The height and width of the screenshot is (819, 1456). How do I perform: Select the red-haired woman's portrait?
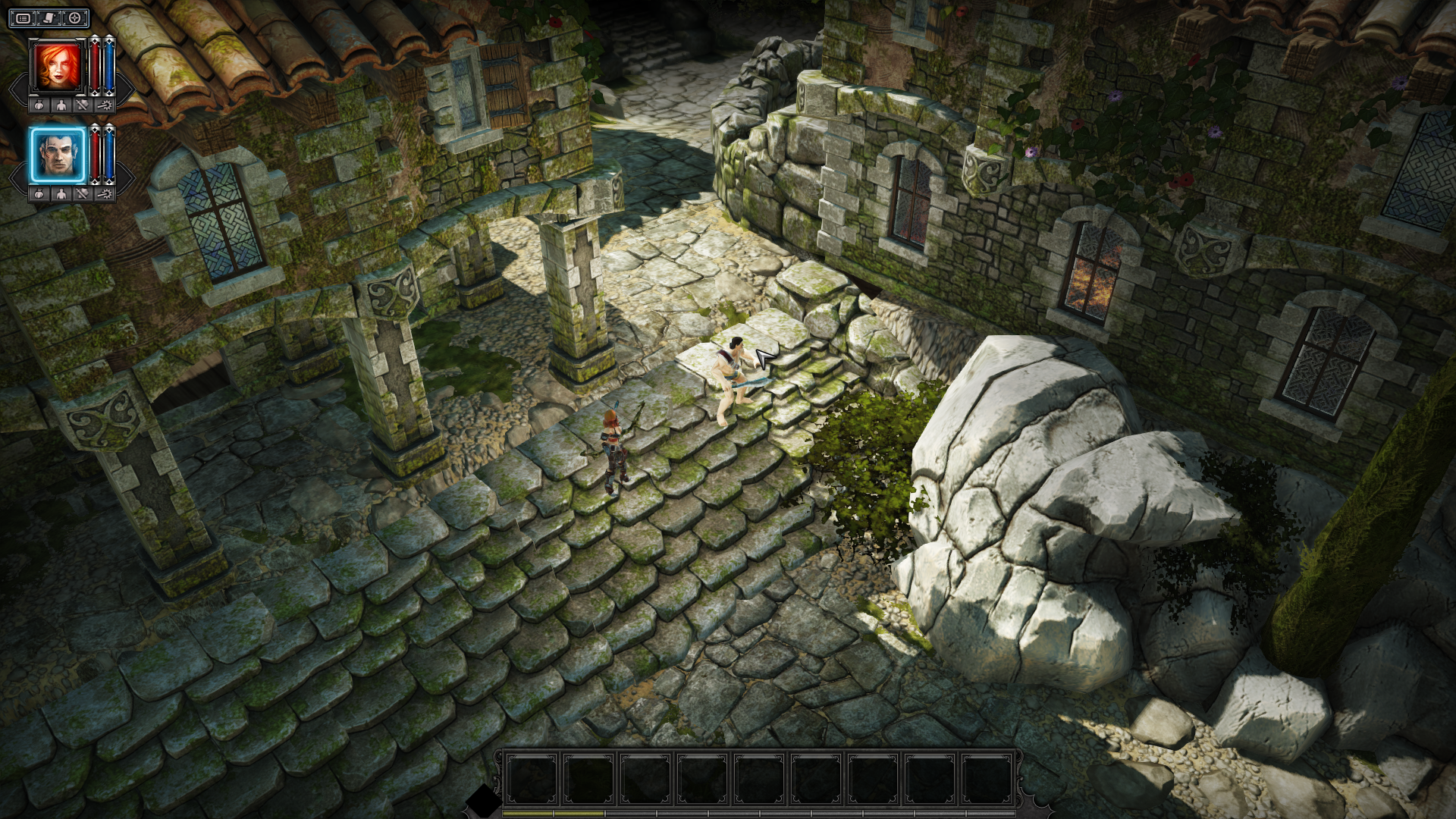(58, 67)
